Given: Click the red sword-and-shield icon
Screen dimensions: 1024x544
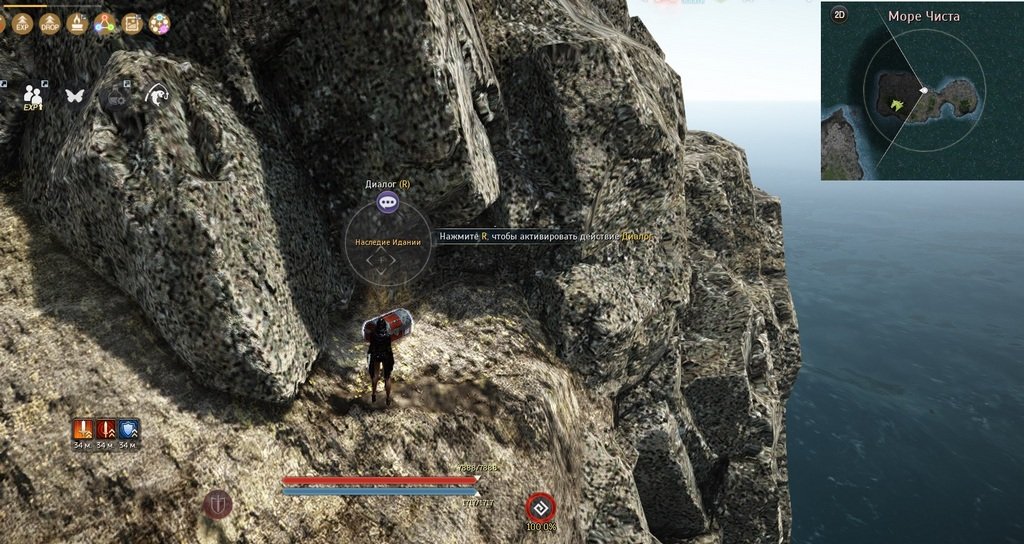Looking at the screenshot, I should (217, 504).
